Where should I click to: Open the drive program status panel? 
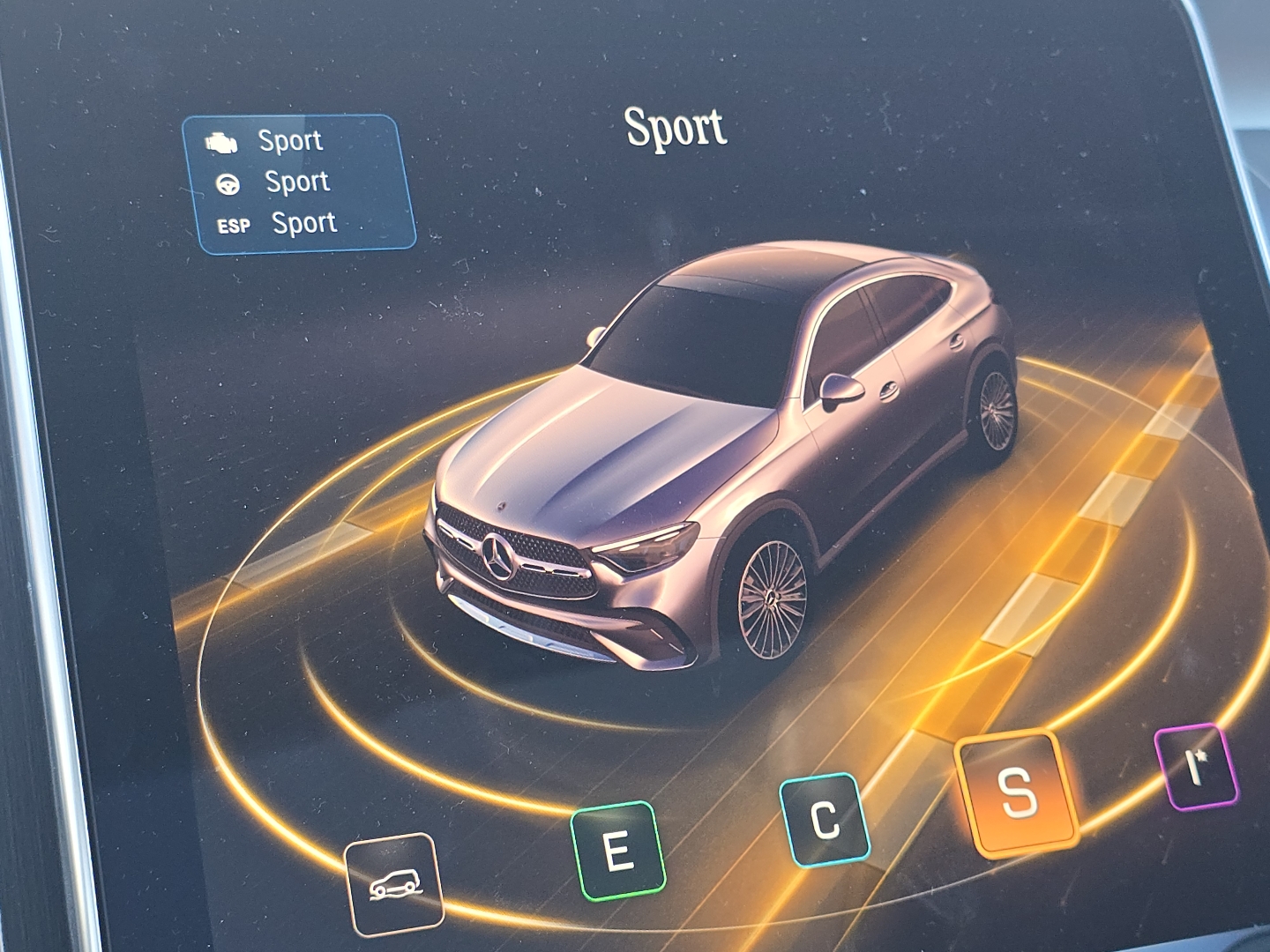click(x=300, y=179)
